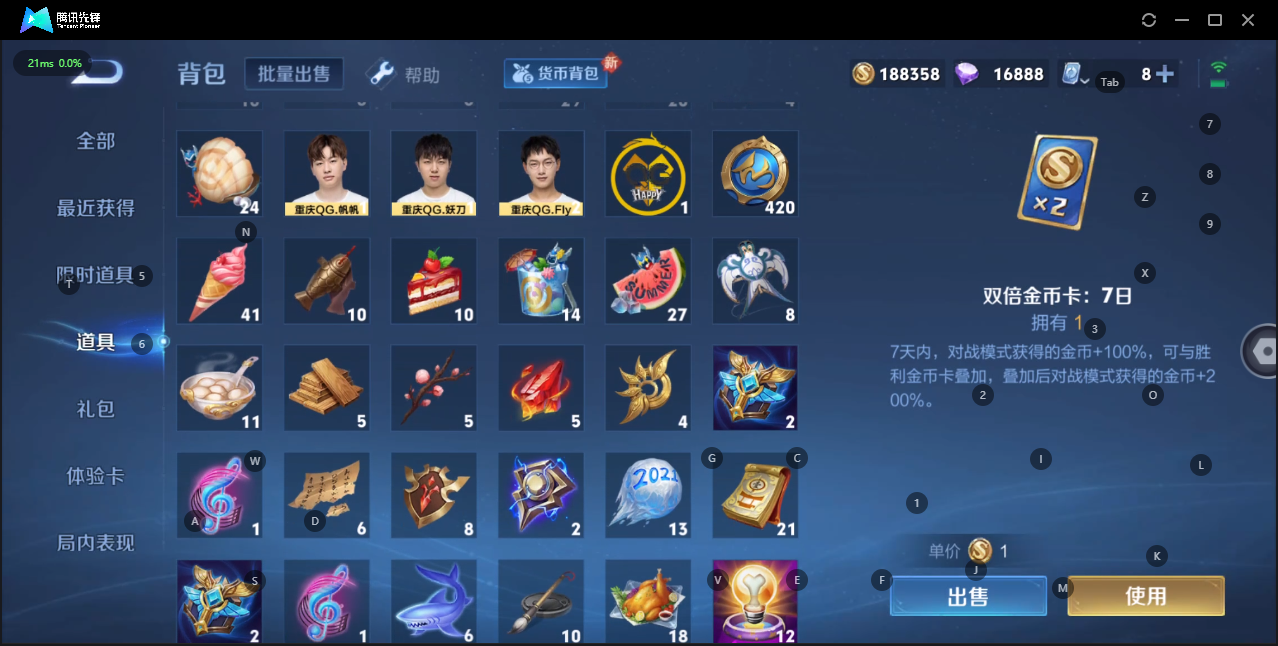This screenshot has width=1278, height=646.
Task: Sell the item with 出售 button
Action: pos(967,596)
